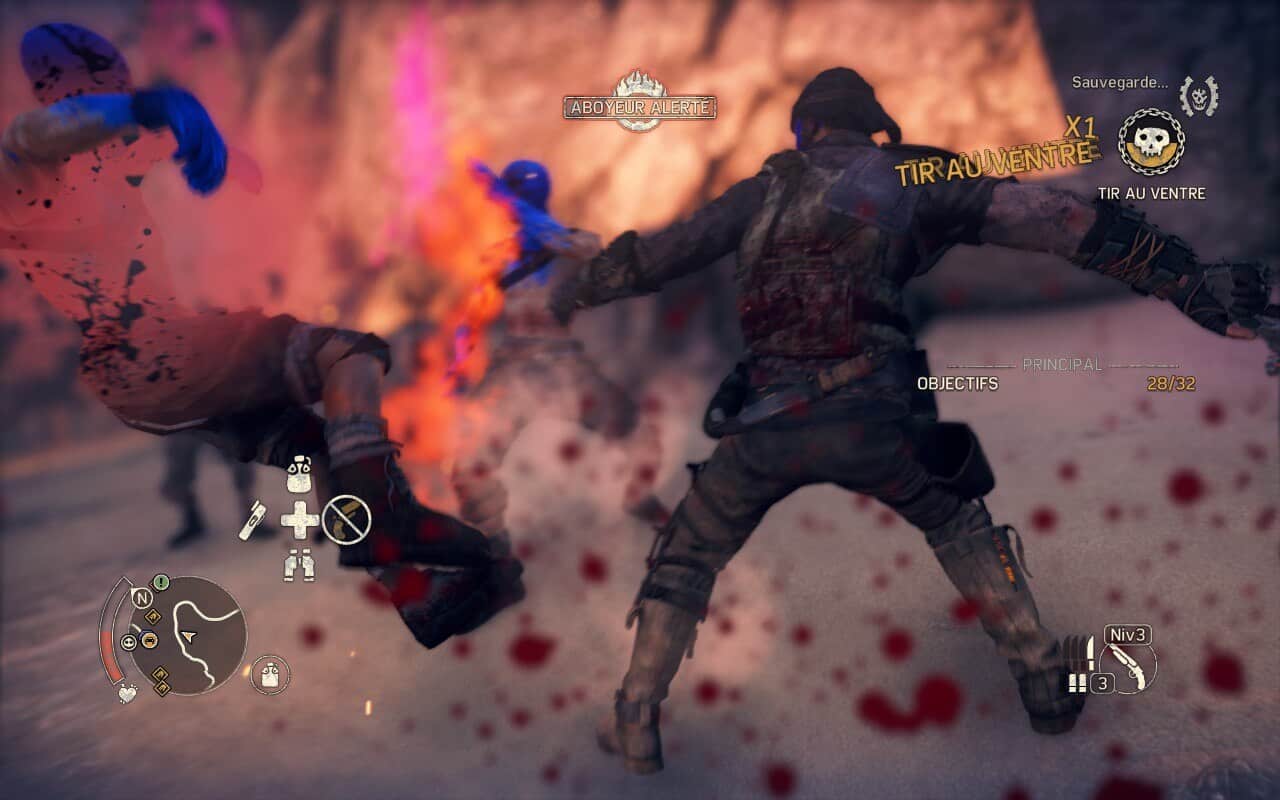Click the Aboyeur Alerté banner
Screen dimensions: 1280x800
click(640, 106)
